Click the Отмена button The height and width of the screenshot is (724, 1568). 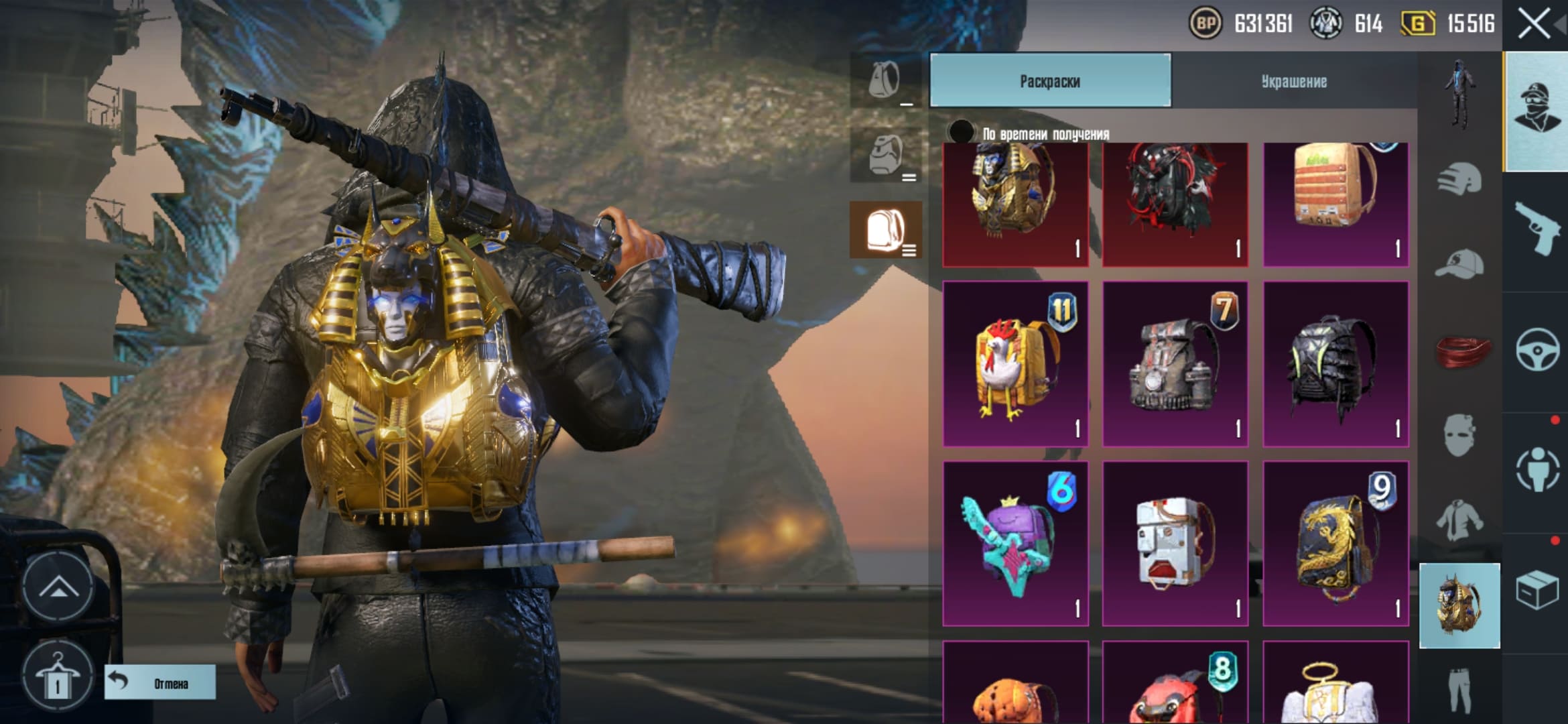tap(160, 682)
